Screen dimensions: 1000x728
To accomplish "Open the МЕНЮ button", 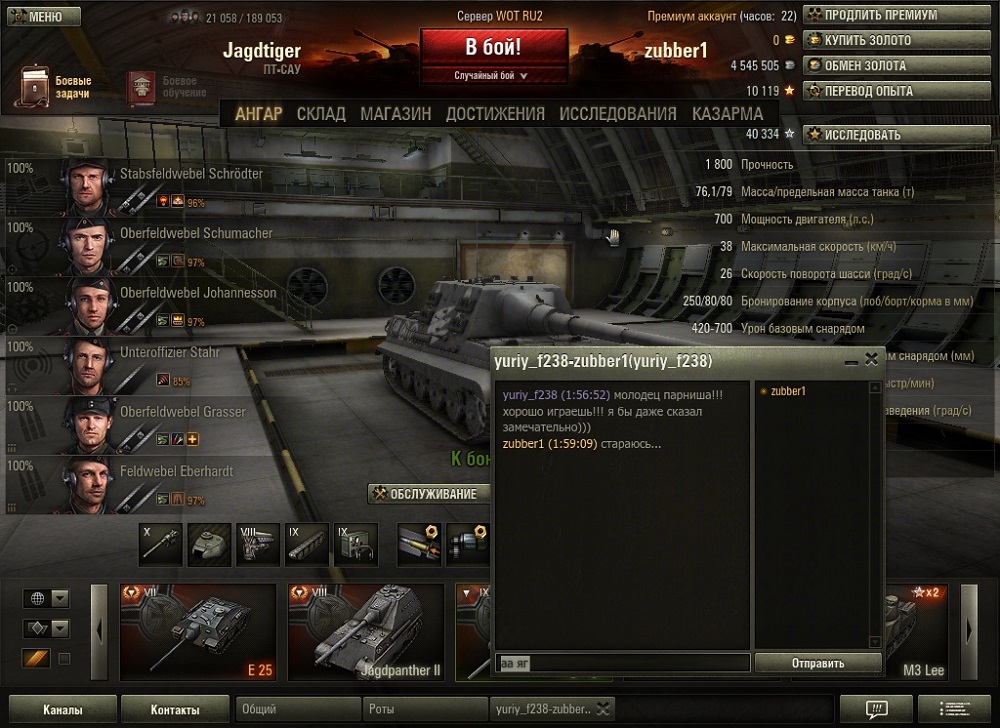I will pos(39,16).
